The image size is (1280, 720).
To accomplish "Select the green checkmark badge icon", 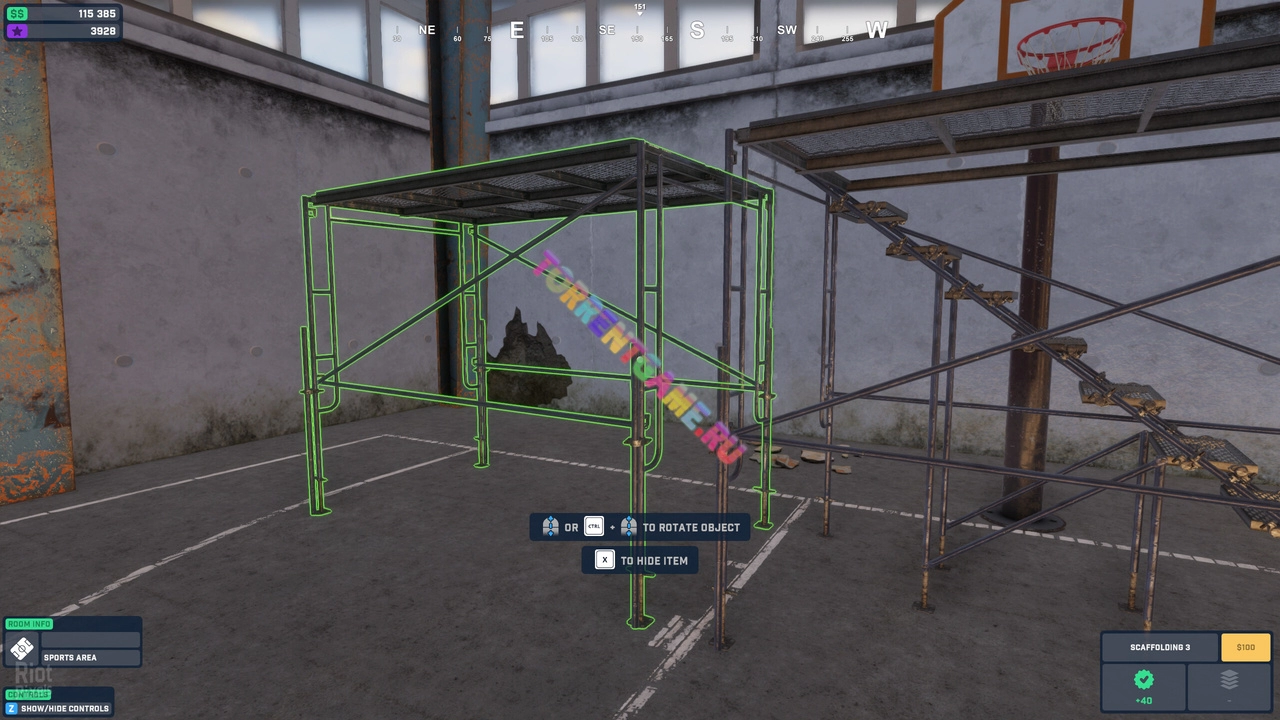I will (1143, 680).
